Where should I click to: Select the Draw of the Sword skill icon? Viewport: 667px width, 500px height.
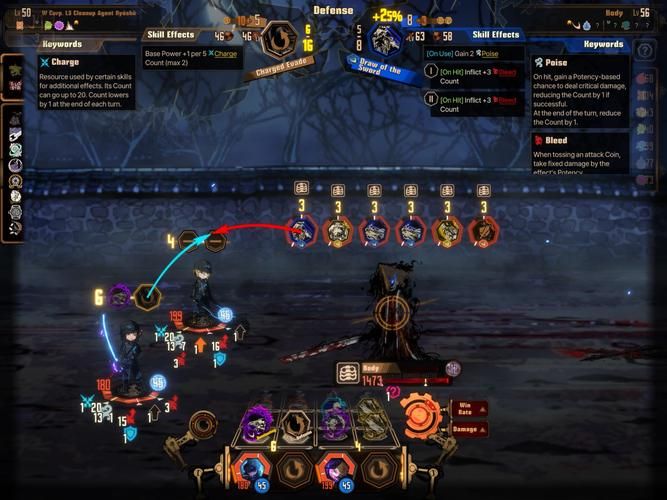pyautogui.click(x=385, y=41)
